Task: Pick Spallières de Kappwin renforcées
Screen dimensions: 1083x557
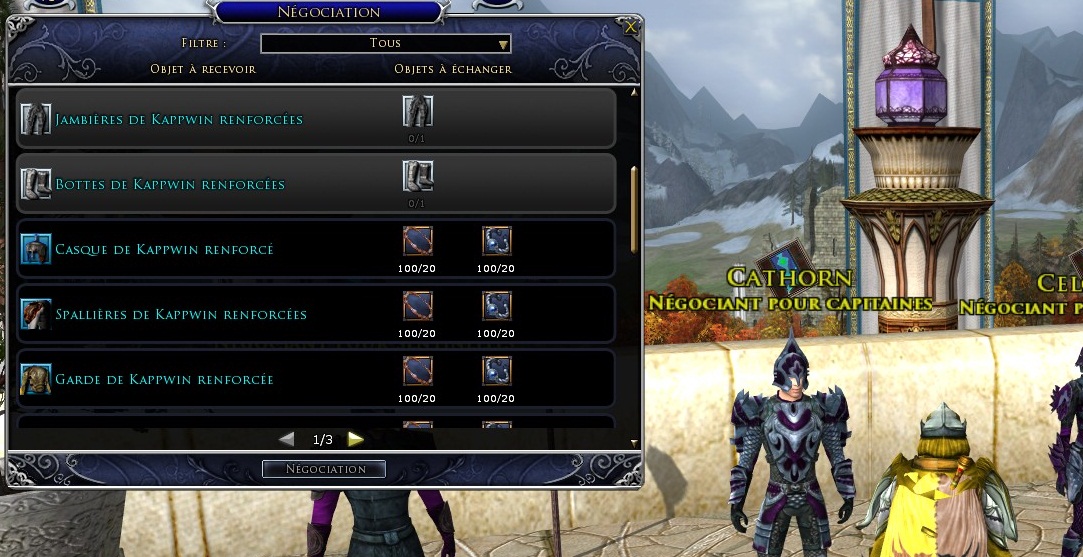Action: [x=181, y=314]
